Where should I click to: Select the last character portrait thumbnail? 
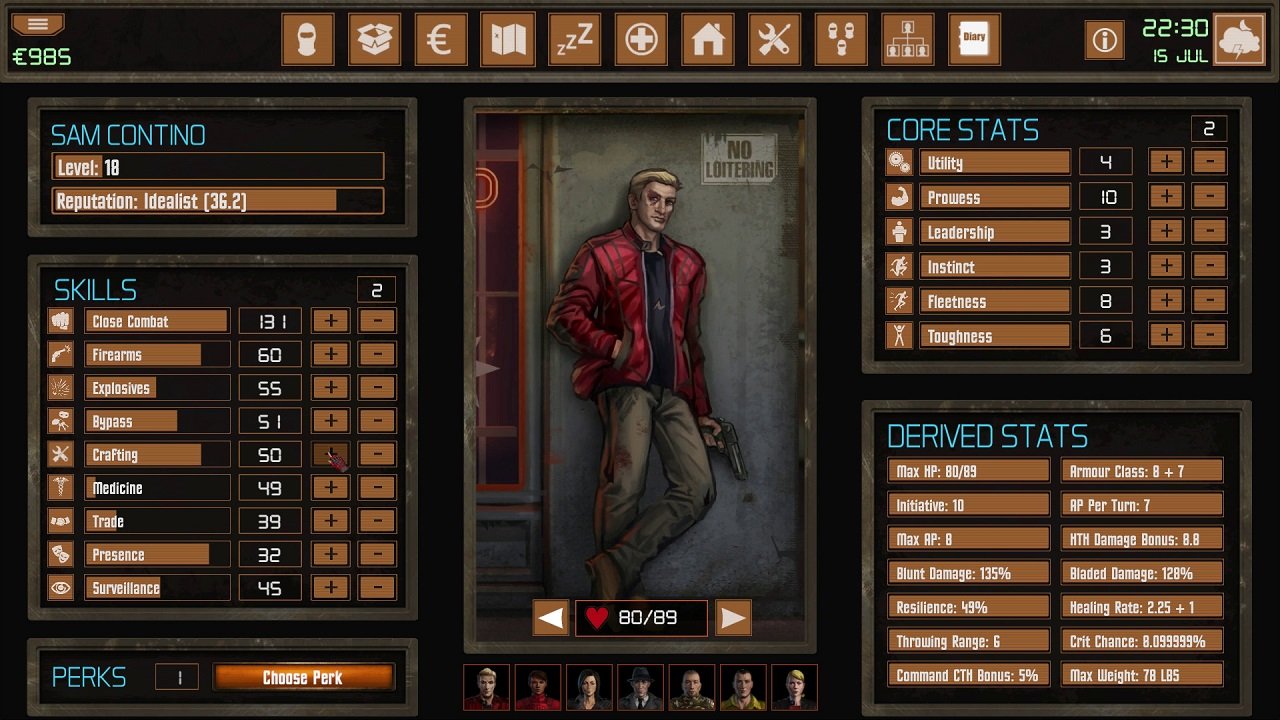(x=795, y=687)
